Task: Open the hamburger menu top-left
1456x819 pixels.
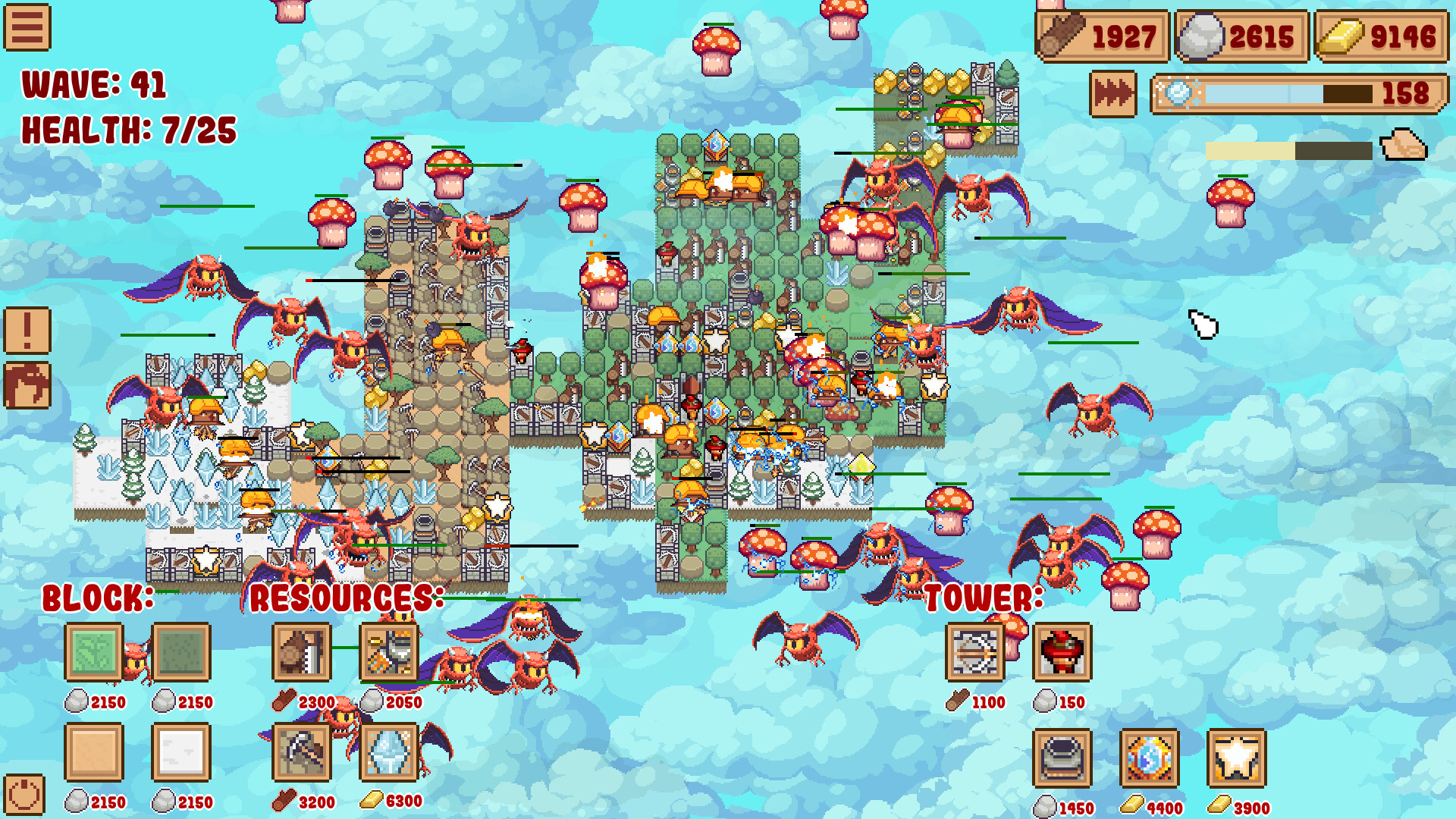Action: tap(27, 27)
